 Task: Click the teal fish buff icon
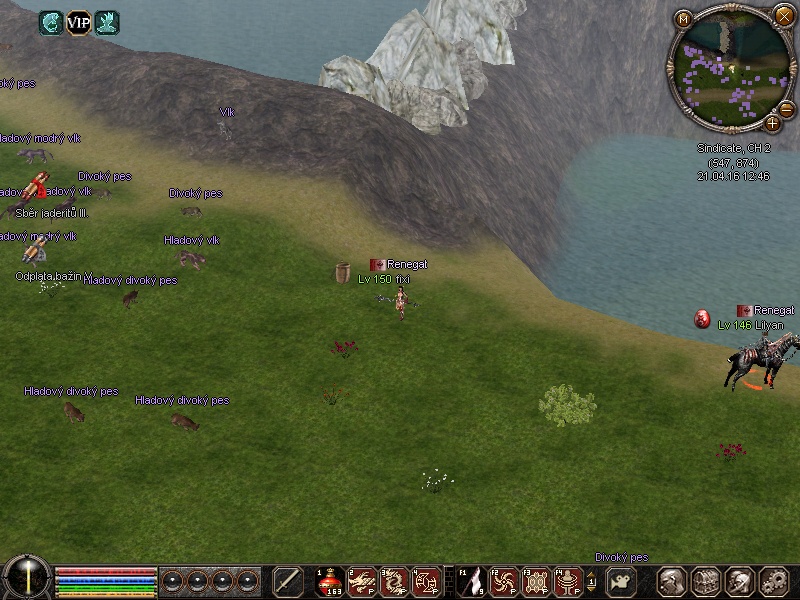(51, 22)
